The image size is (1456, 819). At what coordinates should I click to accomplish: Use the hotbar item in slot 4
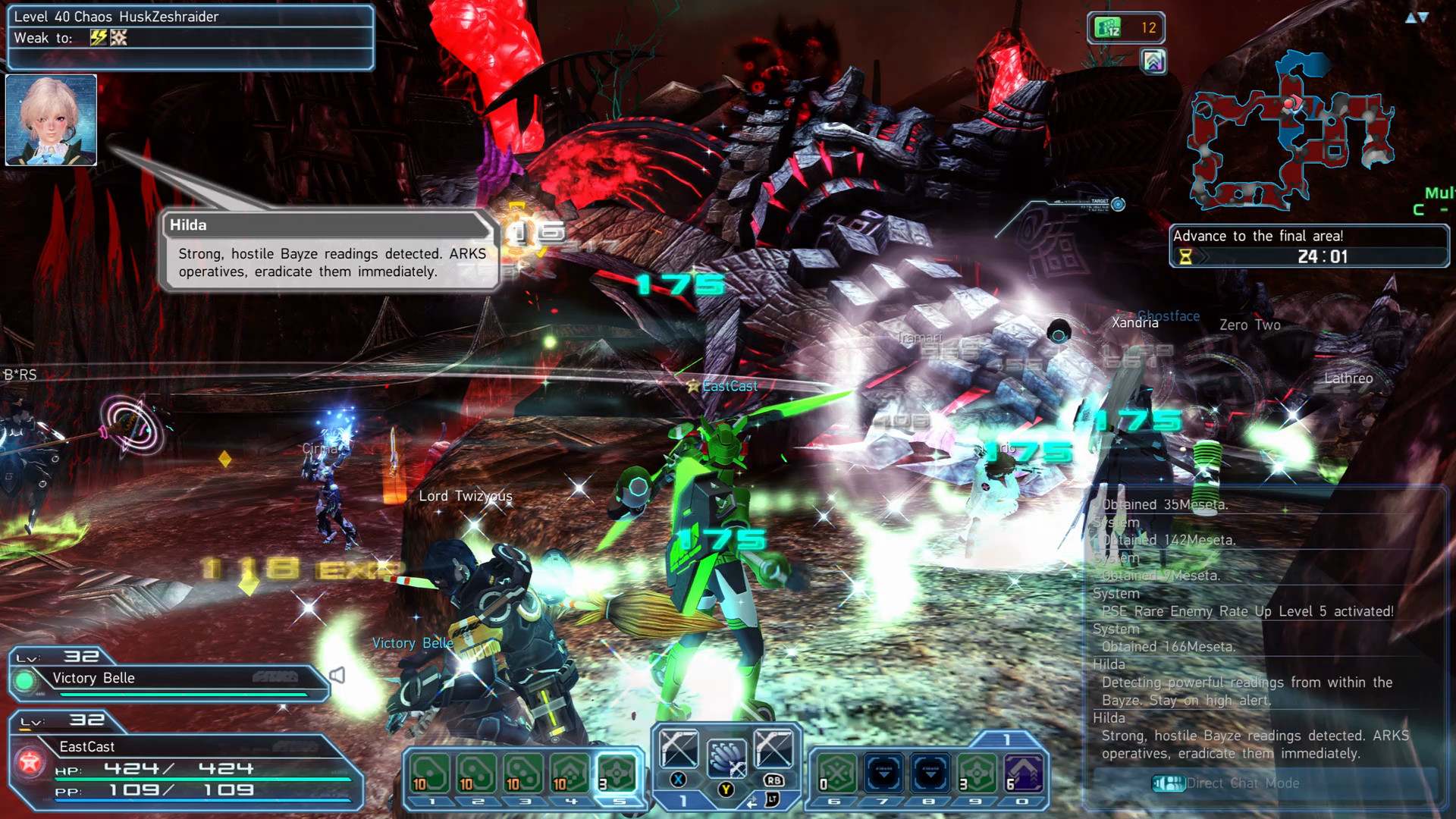(x=571, y=773)
